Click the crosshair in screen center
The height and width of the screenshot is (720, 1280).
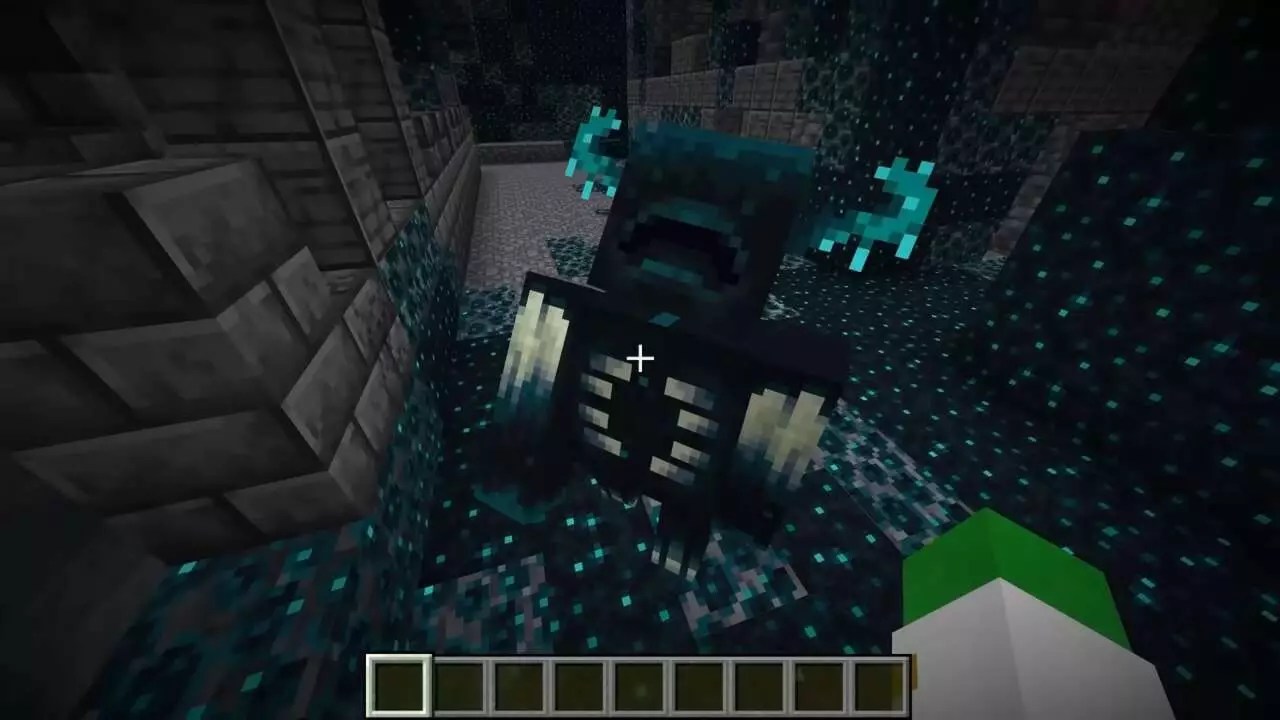tap(639, 357)
